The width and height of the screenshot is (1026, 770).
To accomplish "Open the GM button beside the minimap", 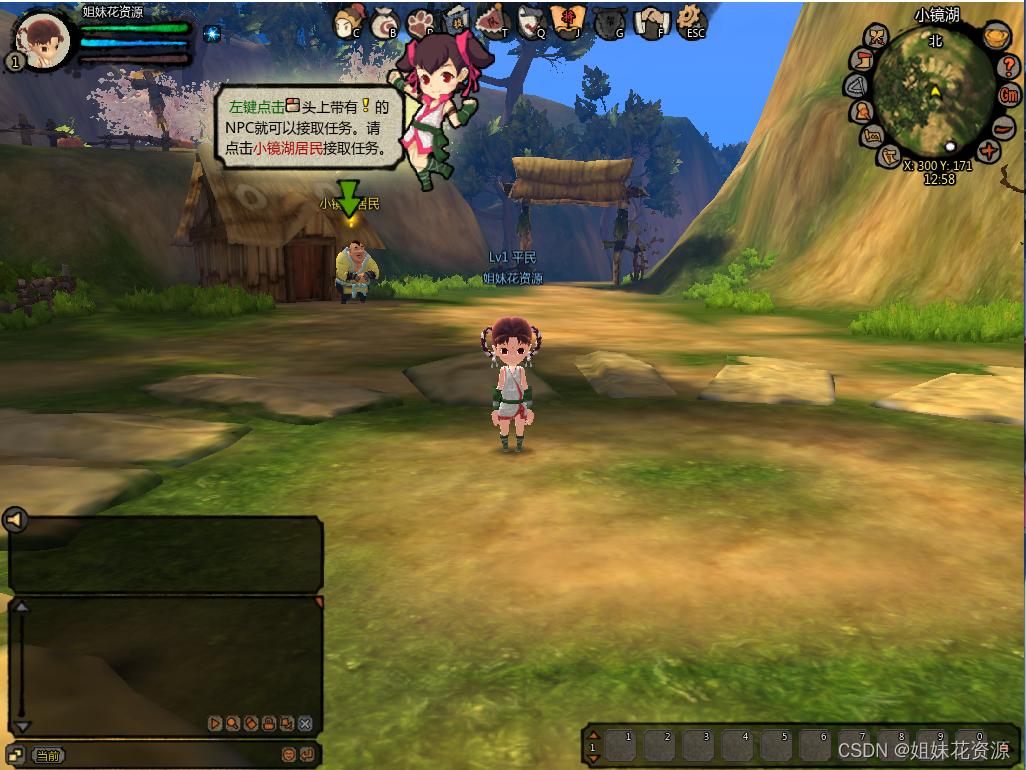I will point(1010,95).
